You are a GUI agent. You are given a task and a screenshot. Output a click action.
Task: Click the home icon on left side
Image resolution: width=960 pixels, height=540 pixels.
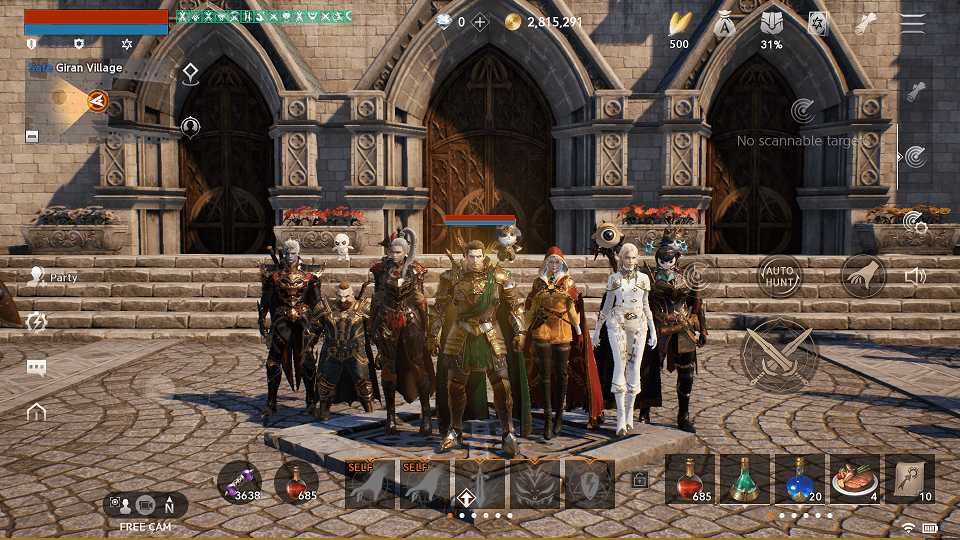pyautogui.click(x=37, y=411)
